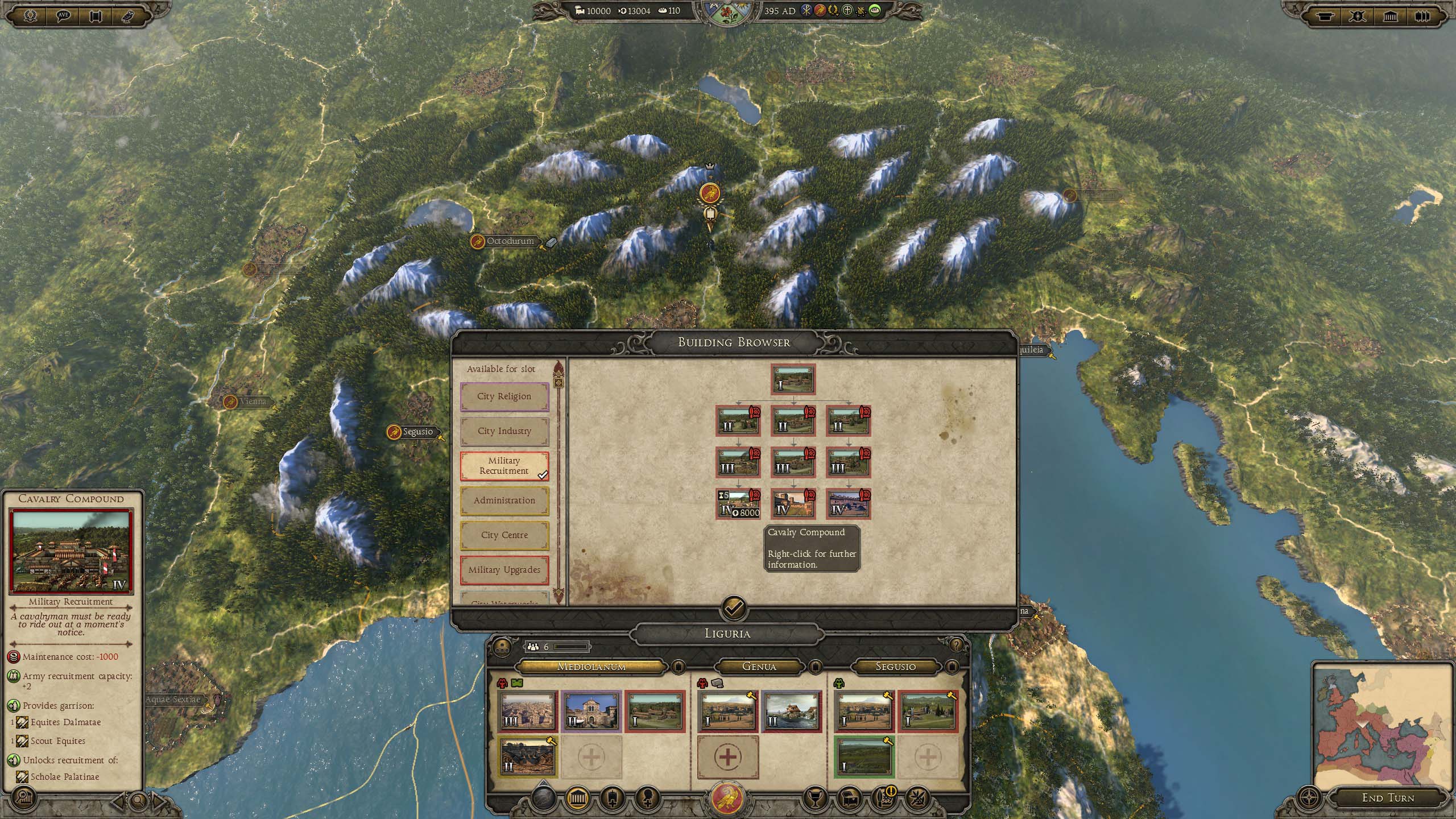This screenshot has height=819, width=1456.
Task: Switch to the Genua settlement tab
Action: pos(759,666)
